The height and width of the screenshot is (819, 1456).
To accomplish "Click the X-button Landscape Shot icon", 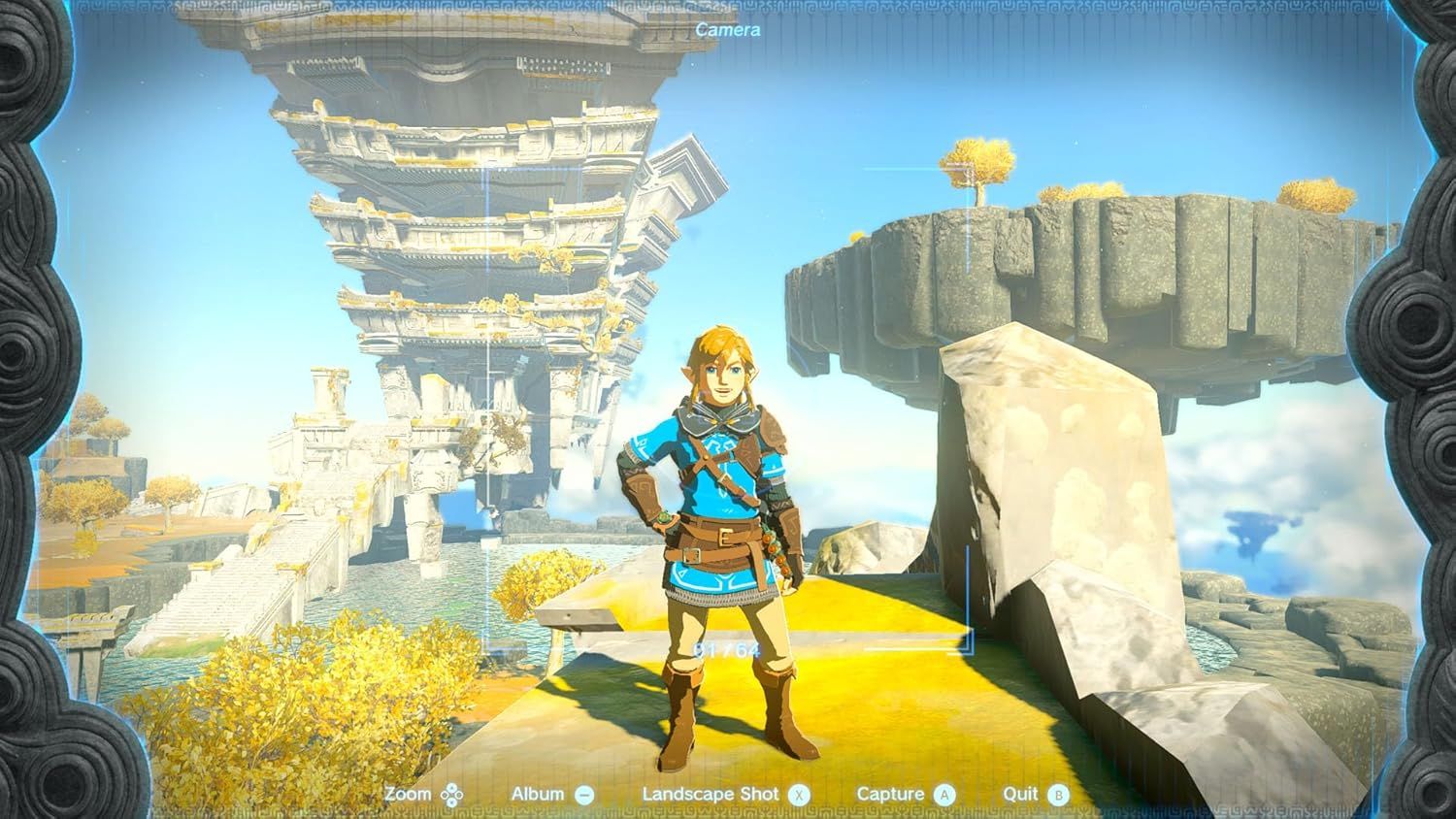I will [798, 793].
